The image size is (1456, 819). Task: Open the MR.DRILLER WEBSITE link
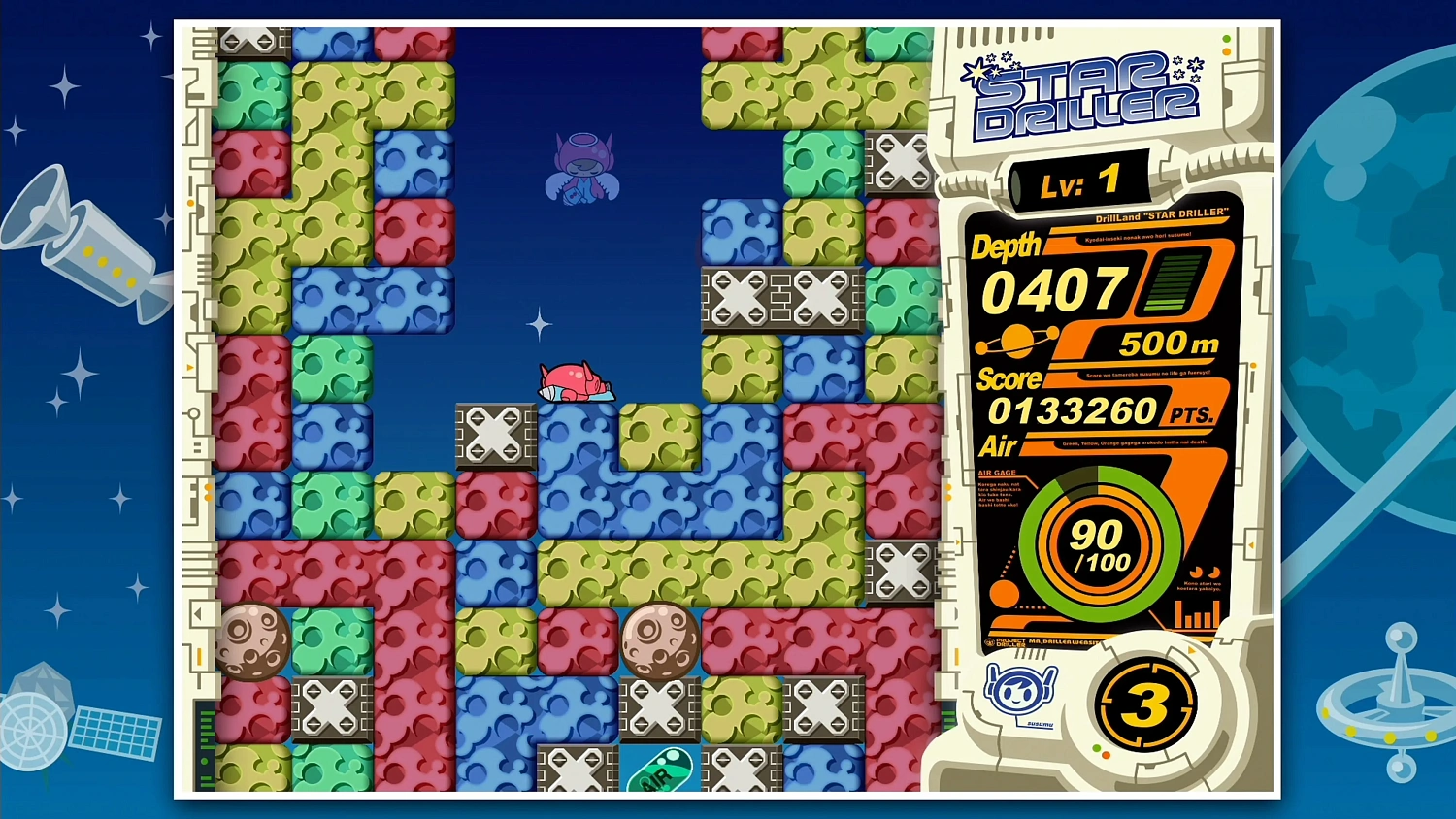point(1065,642)
